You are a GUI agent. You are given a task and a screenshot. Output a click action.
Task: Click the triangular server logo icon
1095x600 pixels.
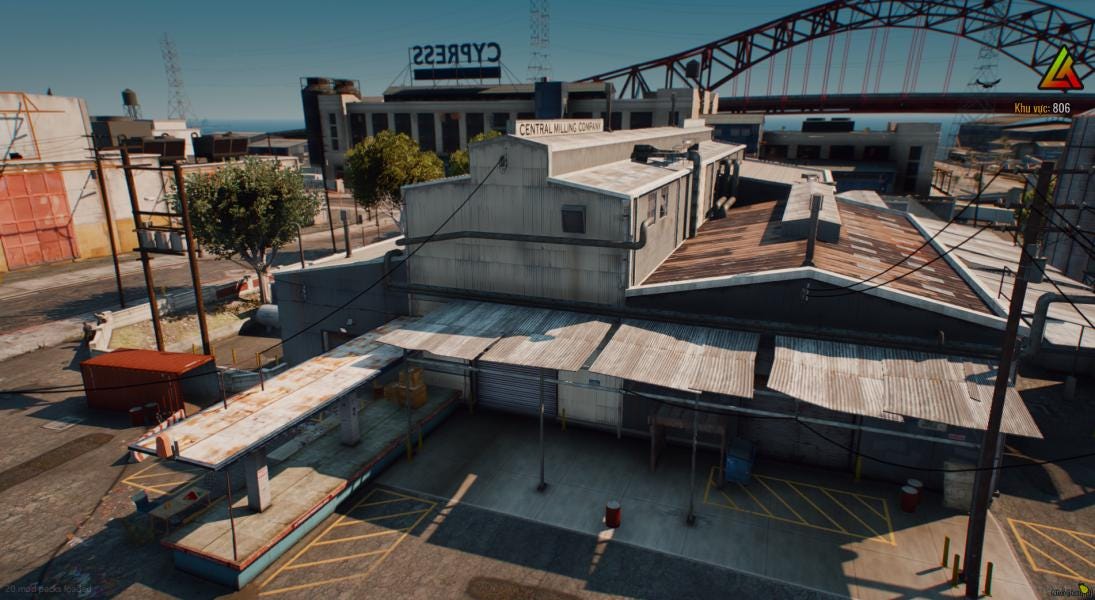pos(1059,71)
